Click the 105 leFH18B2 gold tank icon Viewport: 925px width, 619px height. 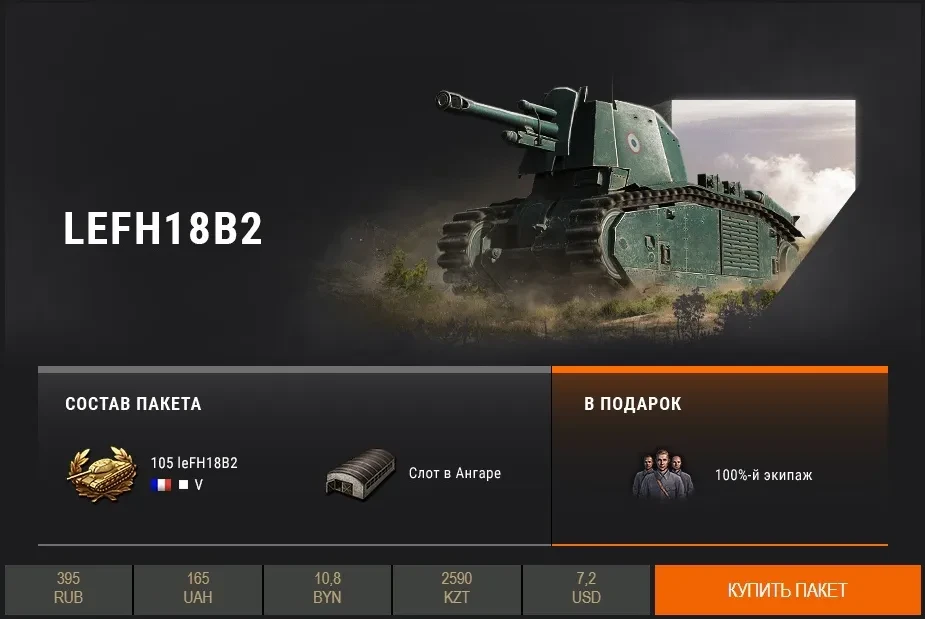pyautogui.click(x=102, y=474)
